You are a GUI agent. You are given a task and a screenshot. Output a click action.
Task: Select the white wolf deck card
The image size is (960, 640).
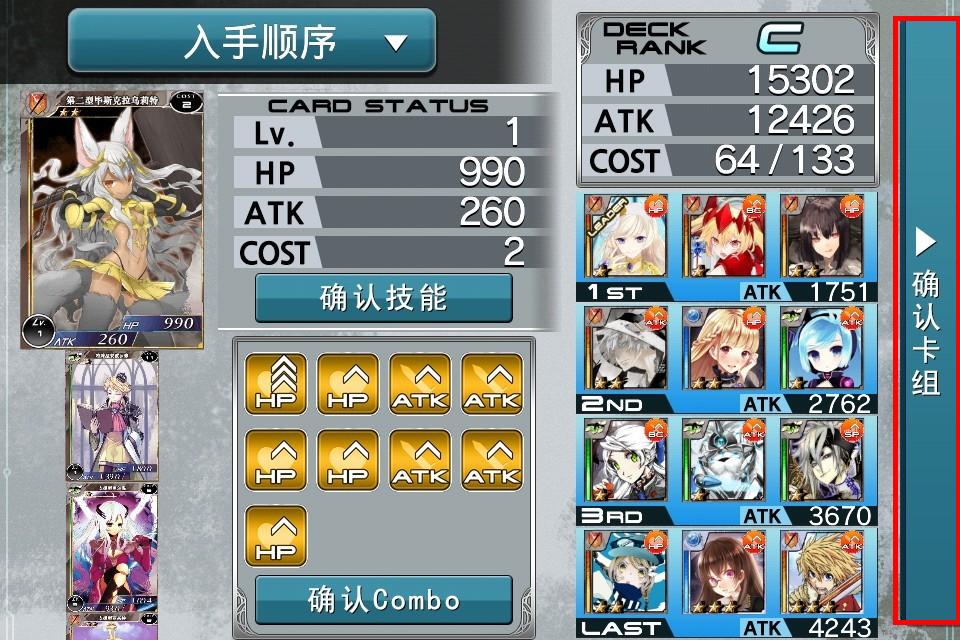coord(724,460)
